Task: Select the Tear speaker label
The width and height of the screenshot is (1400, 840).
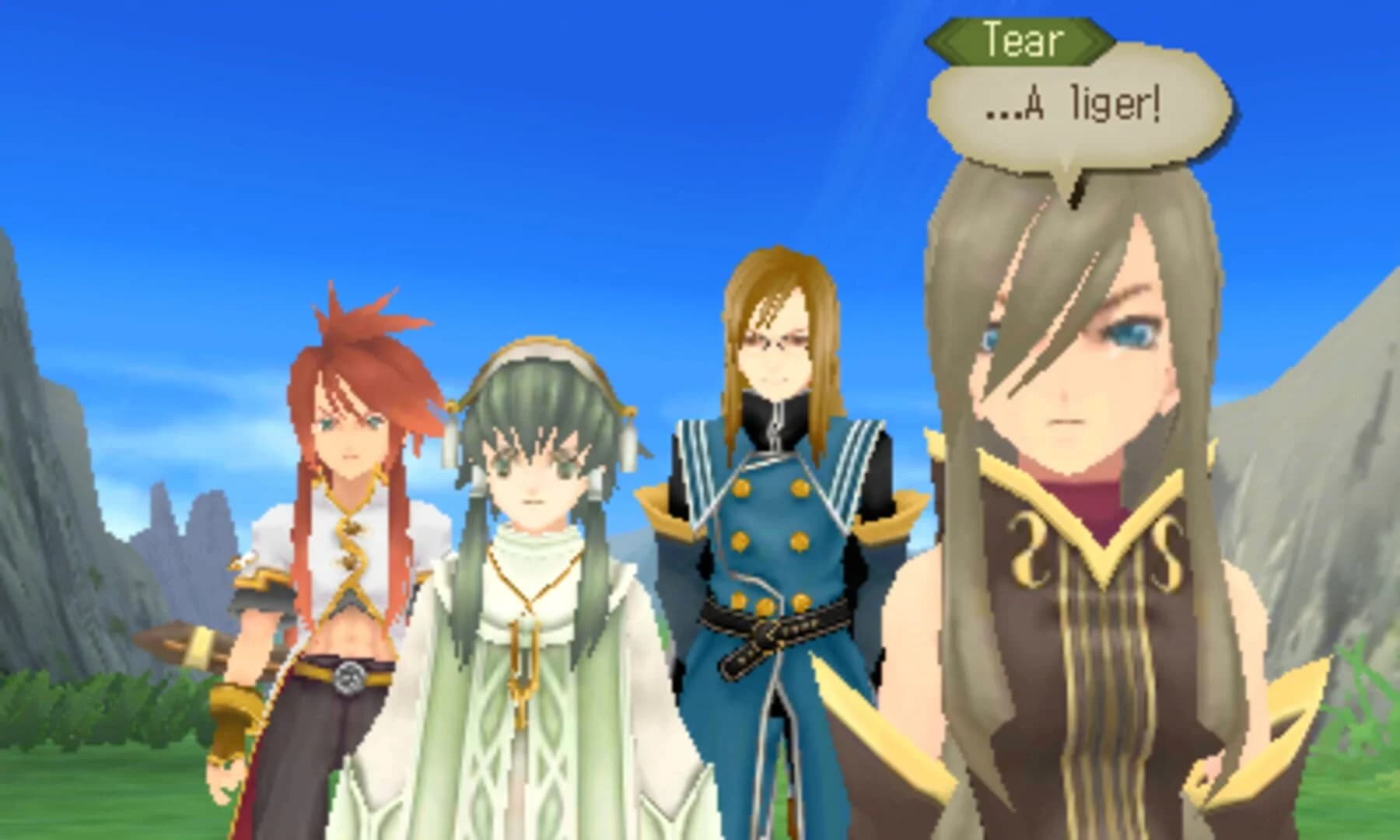Action: pos(1019,40)
